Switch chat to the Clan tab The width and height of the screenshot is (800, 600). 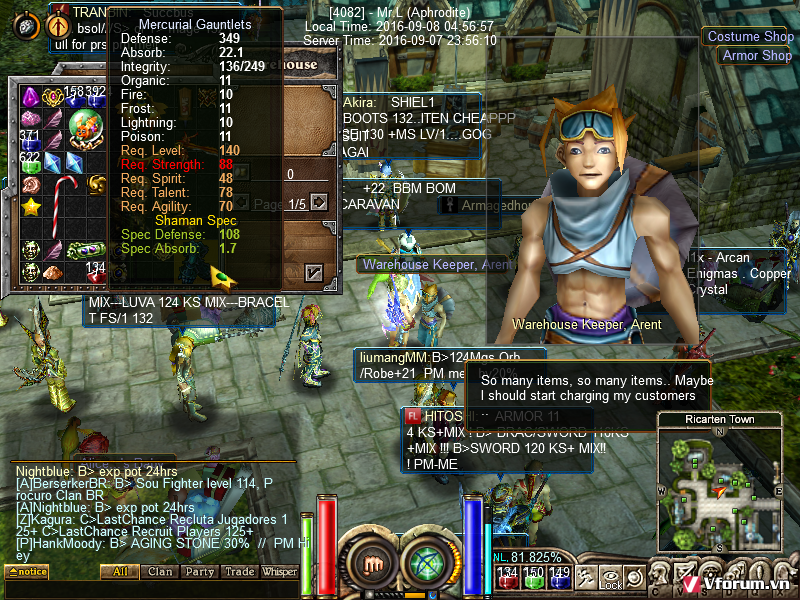[x=160, y=572]
